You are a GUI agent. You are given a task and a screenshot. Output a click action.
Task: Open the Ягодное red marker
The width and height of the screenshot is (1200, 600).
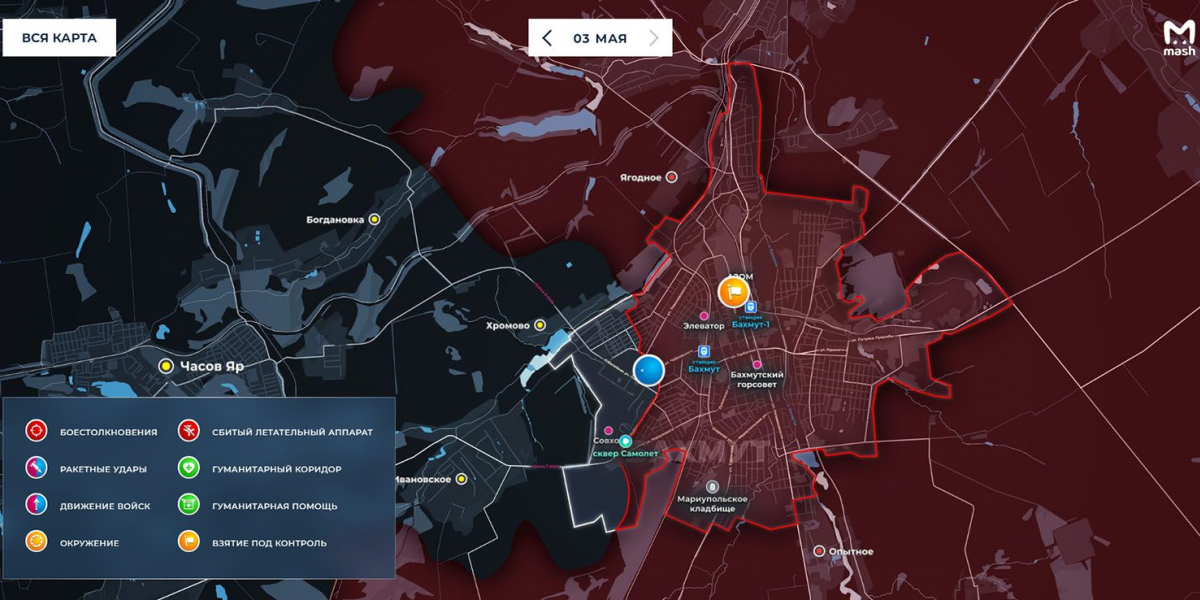pos(672,177)
